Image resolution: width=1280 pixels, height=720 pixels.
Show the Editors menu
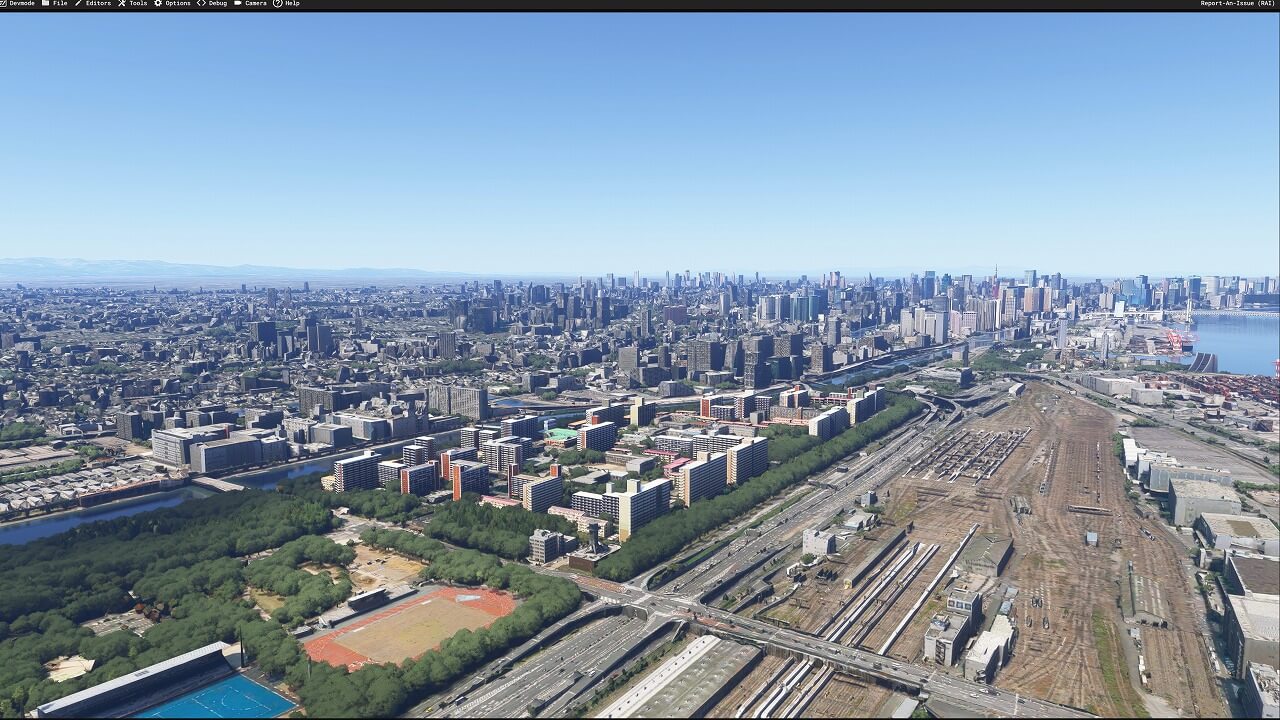[96, 4]
